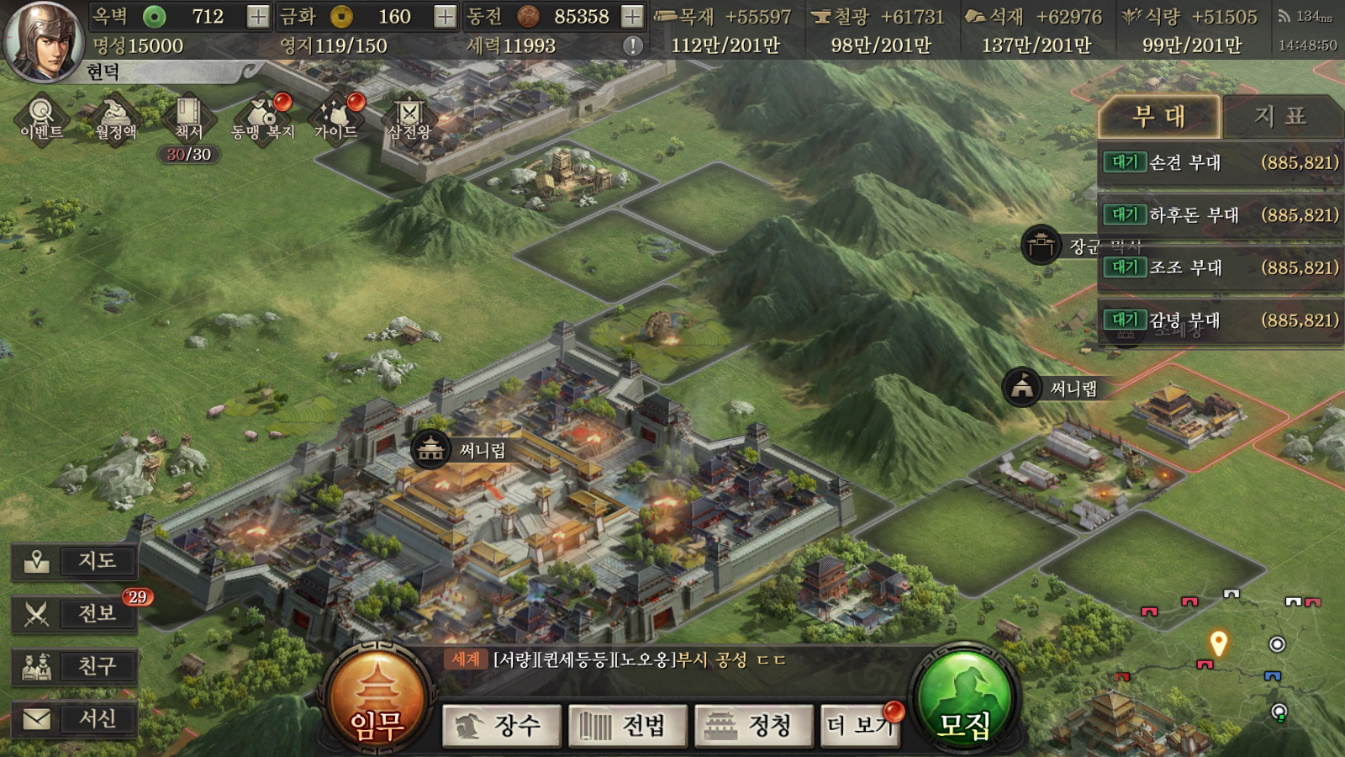Open the 월정액 monthly pass icon
This screenshot has height=757, width=1345.
115,118
